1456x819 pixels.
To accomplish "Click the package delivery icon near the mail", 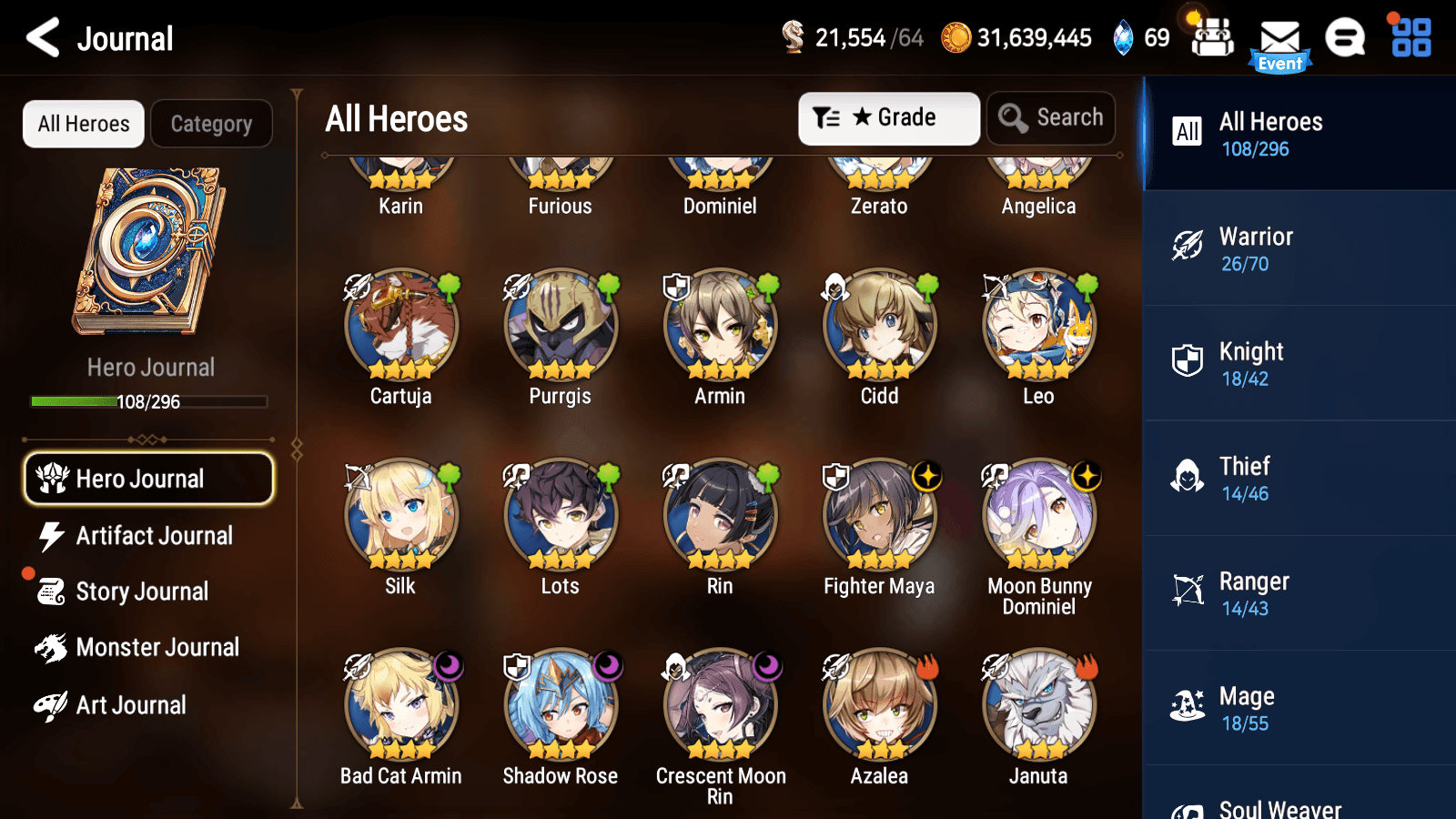I will 1211,38.
